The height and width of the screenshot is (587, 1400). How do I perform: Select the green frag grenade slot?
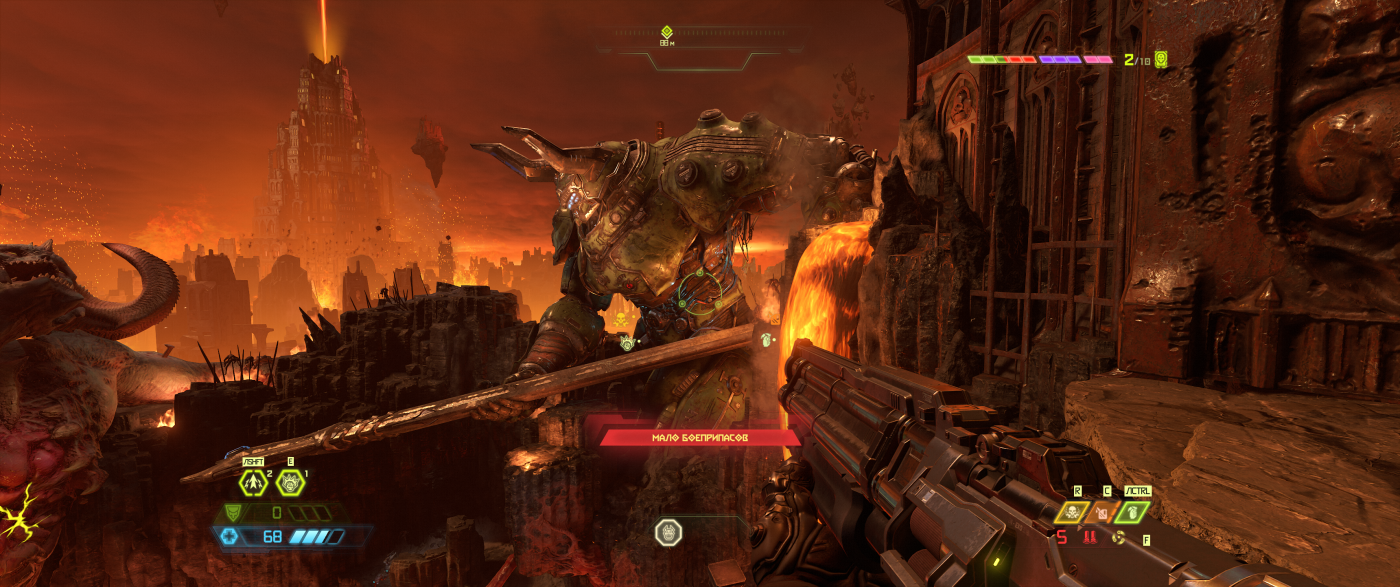(1132, 512)
